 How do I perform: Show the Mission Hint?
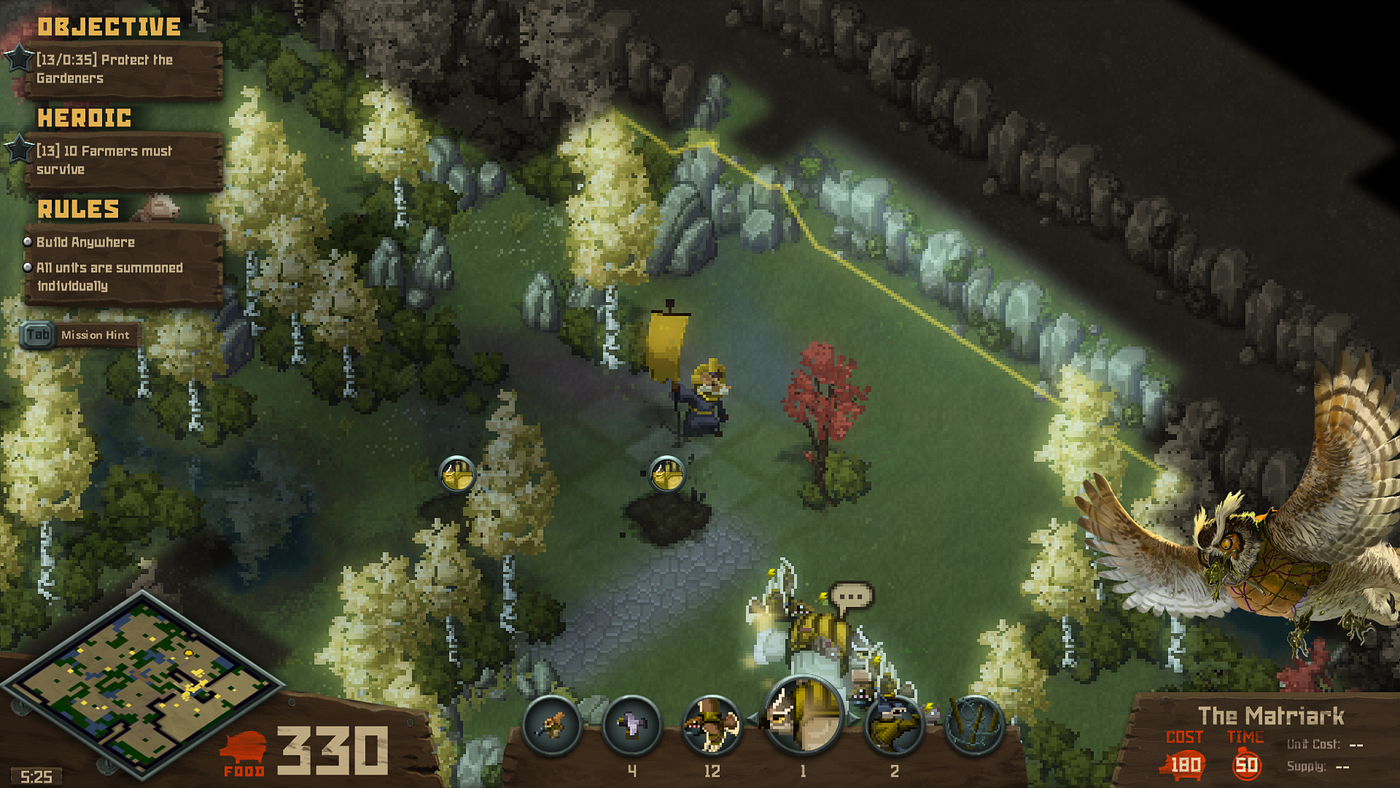click(80, 335)
